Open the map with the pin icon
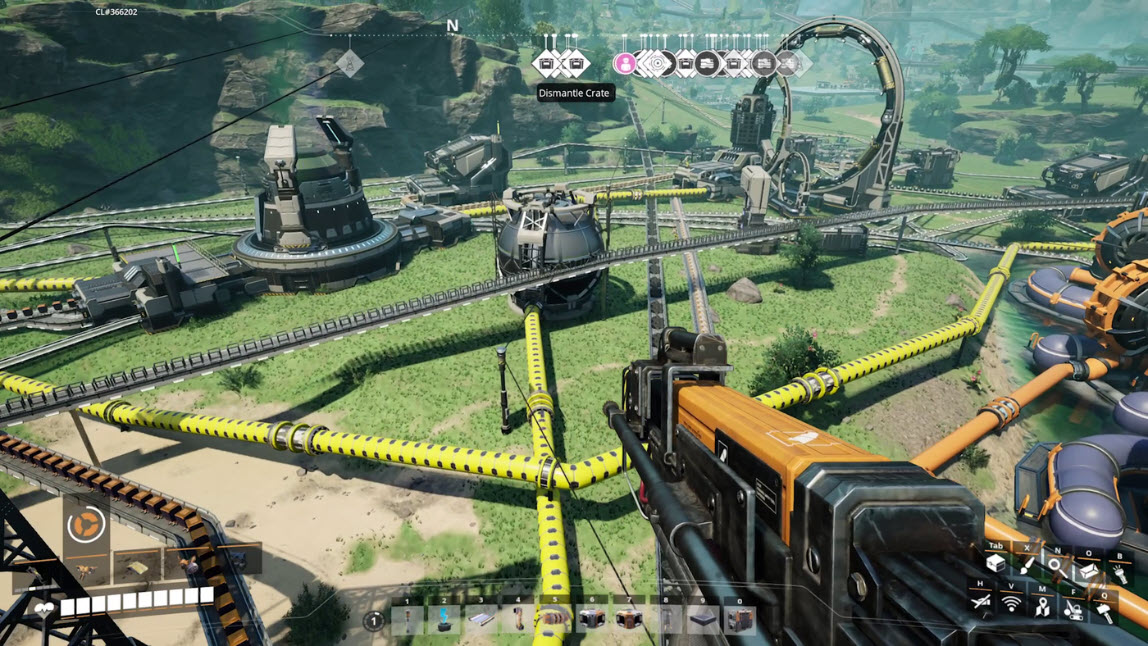Image resolution: width=1148 pixels, height=646 pixels. 1042,606
